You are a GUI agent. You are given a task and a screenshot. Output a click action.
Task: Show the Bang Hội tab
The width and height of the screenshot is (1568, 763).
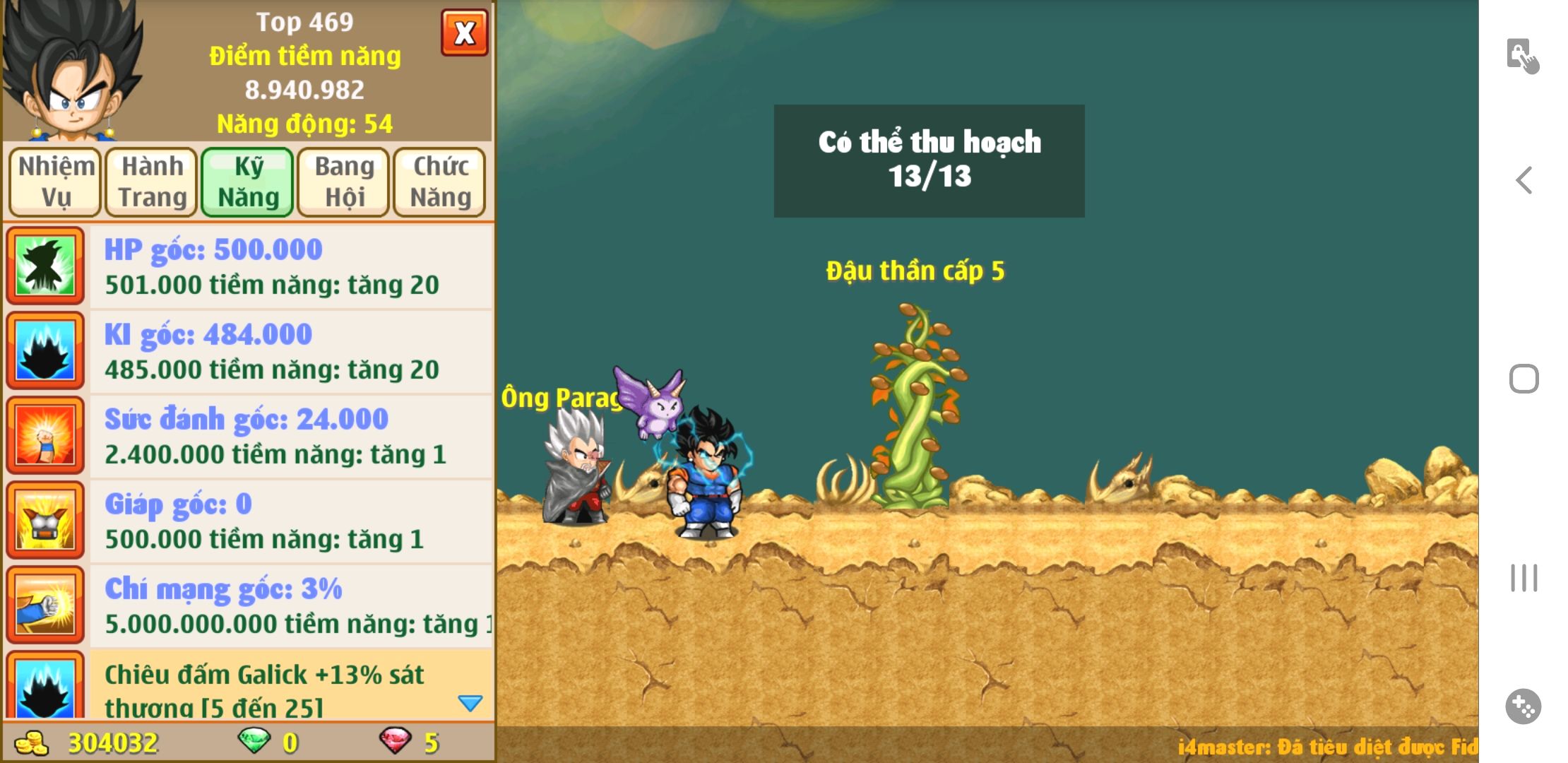[344, 182]
